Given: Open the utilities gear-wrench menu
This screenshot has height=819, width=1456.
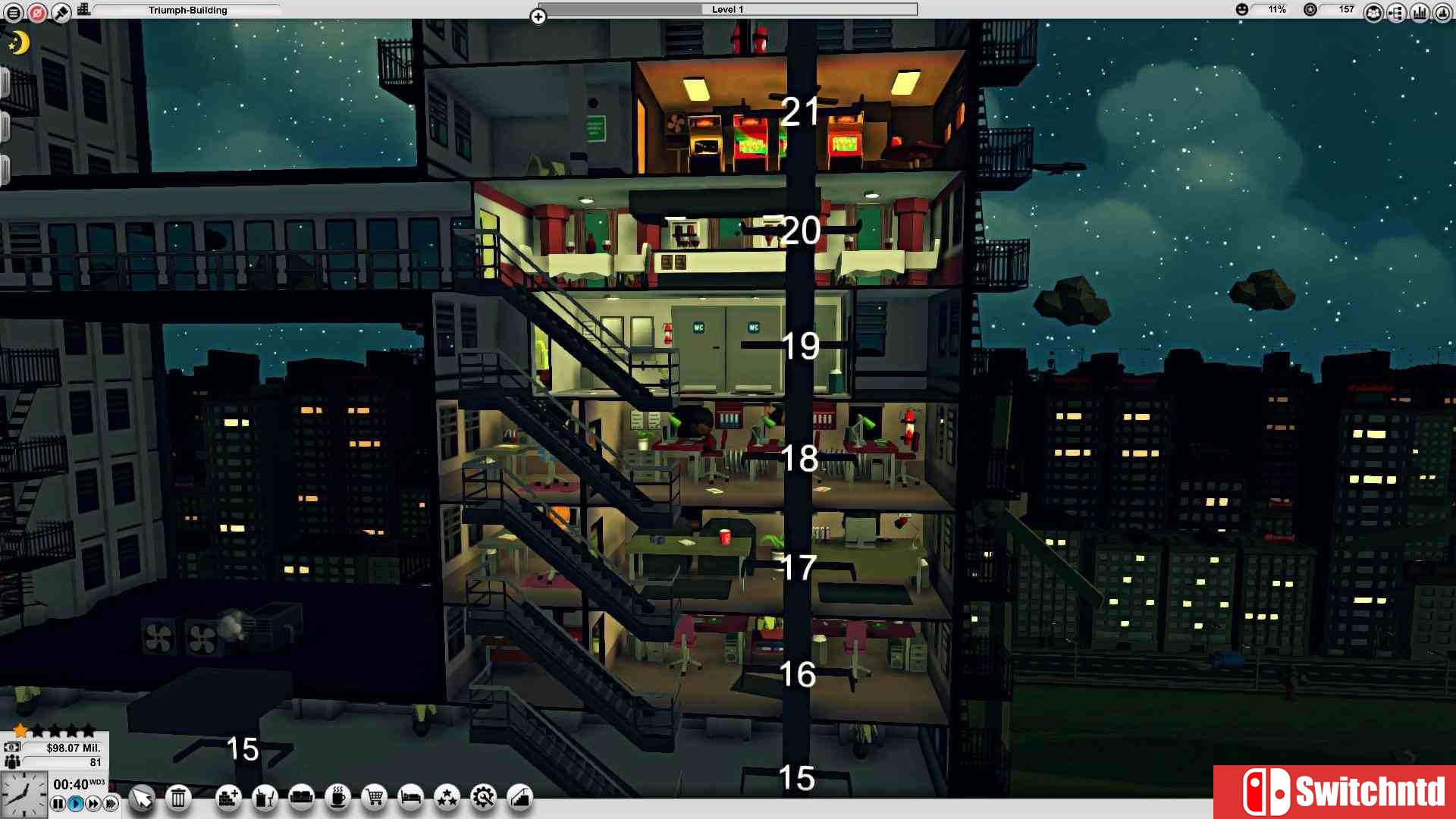Looking at the screenshot, I should [x=483, y=799].
